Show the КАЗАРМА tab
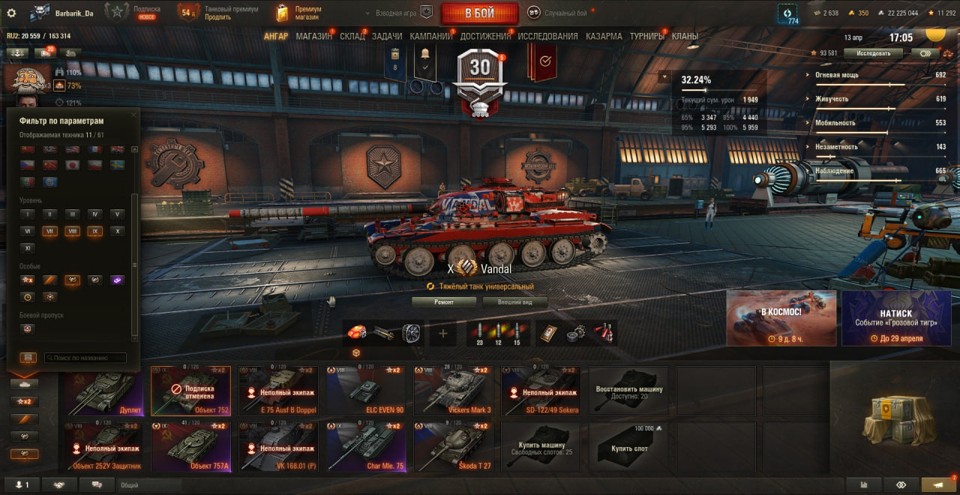This screenshot has width=960, height=495. pyautogui.click(x=604, y=36)
